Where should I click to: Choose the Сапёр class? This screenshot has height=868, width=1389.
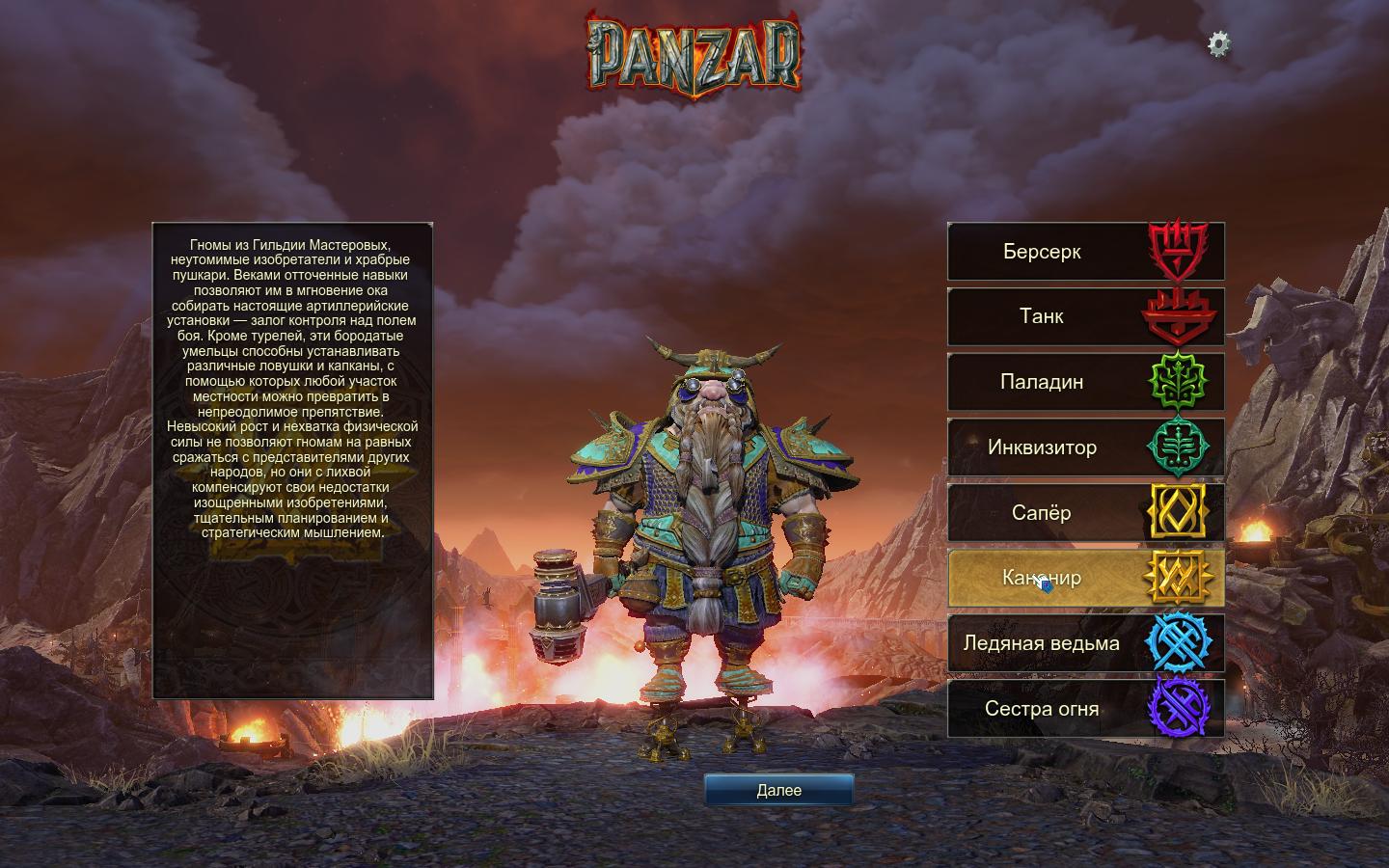pyautogui.click(x=1085, y=513)
